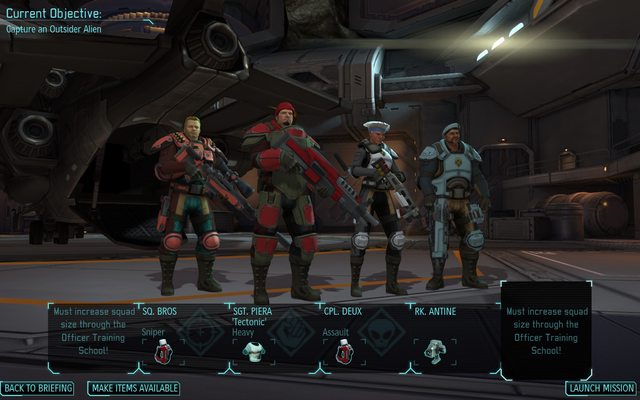Open Sgt. Piera white armor loadout icon
640x400 pixels.
point(254,351)
